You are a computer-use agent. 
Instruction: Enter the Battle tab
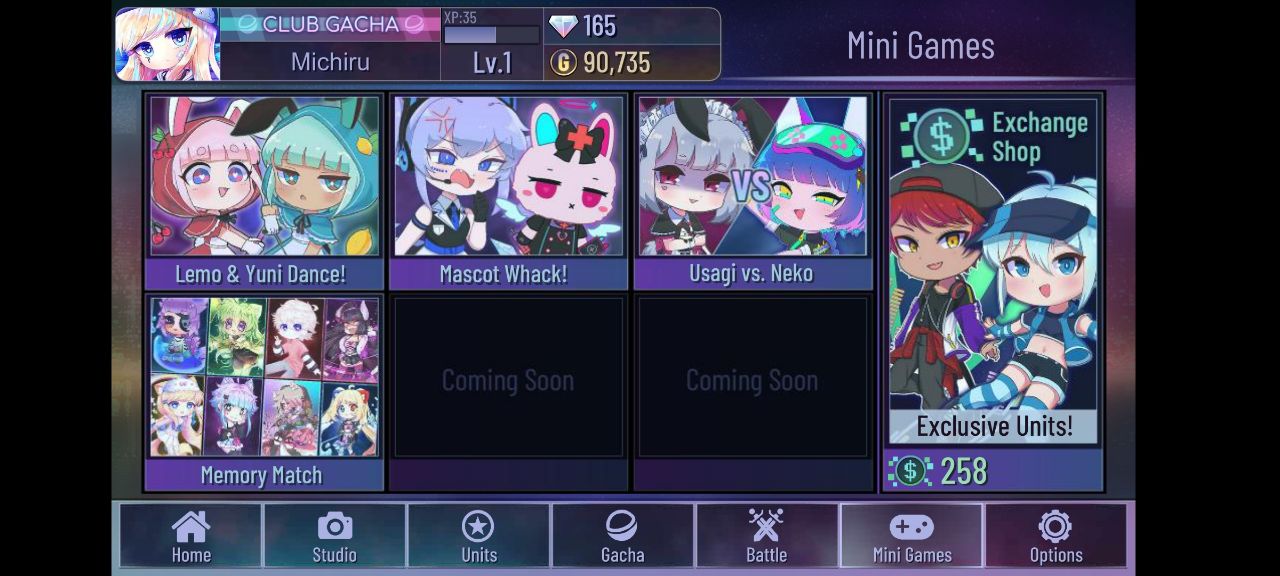pos(767,537)
